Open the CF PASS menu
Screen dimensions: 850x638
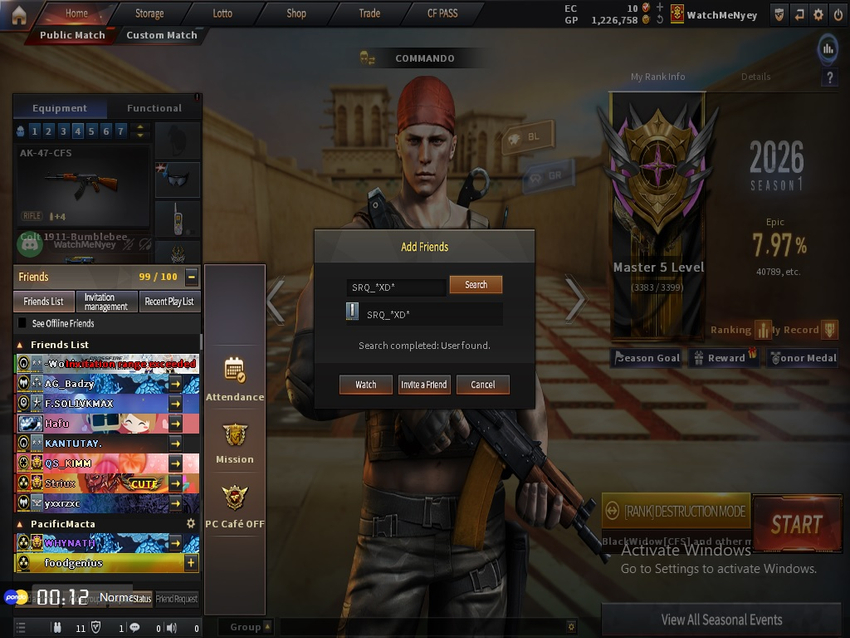coord(442,14)
